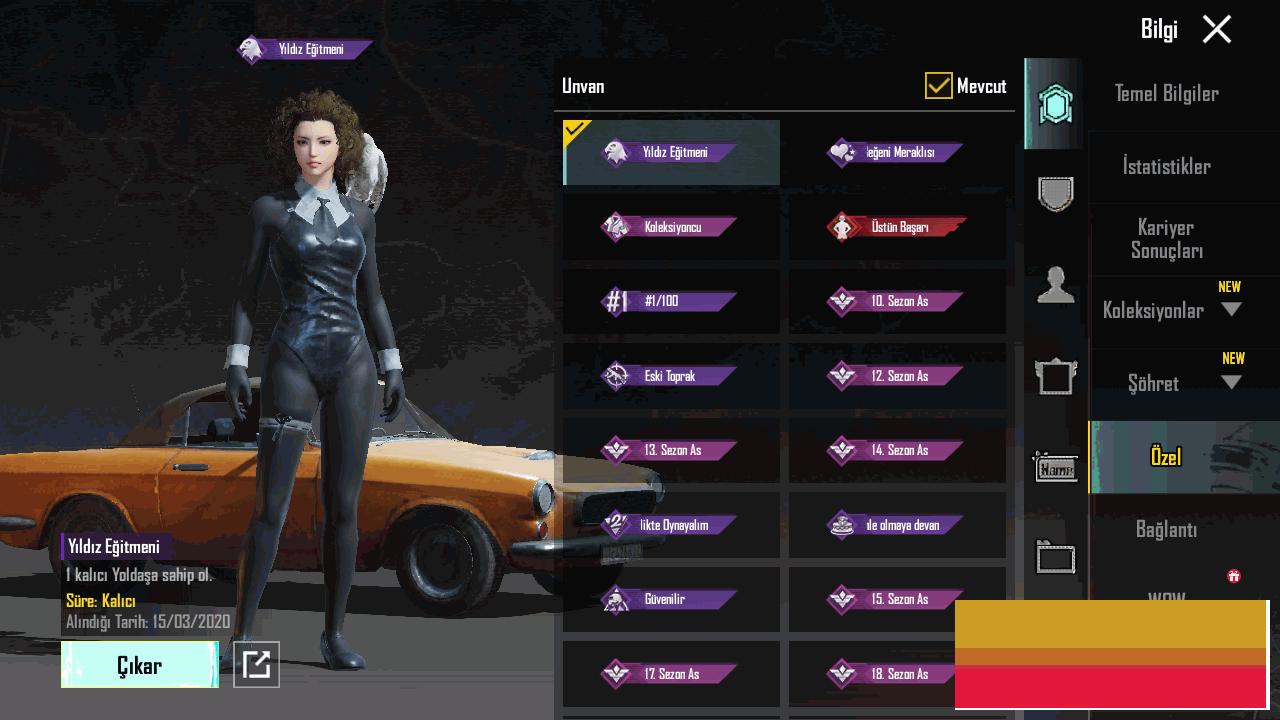Switch to the İstatistikler tab

point(1166,167)
